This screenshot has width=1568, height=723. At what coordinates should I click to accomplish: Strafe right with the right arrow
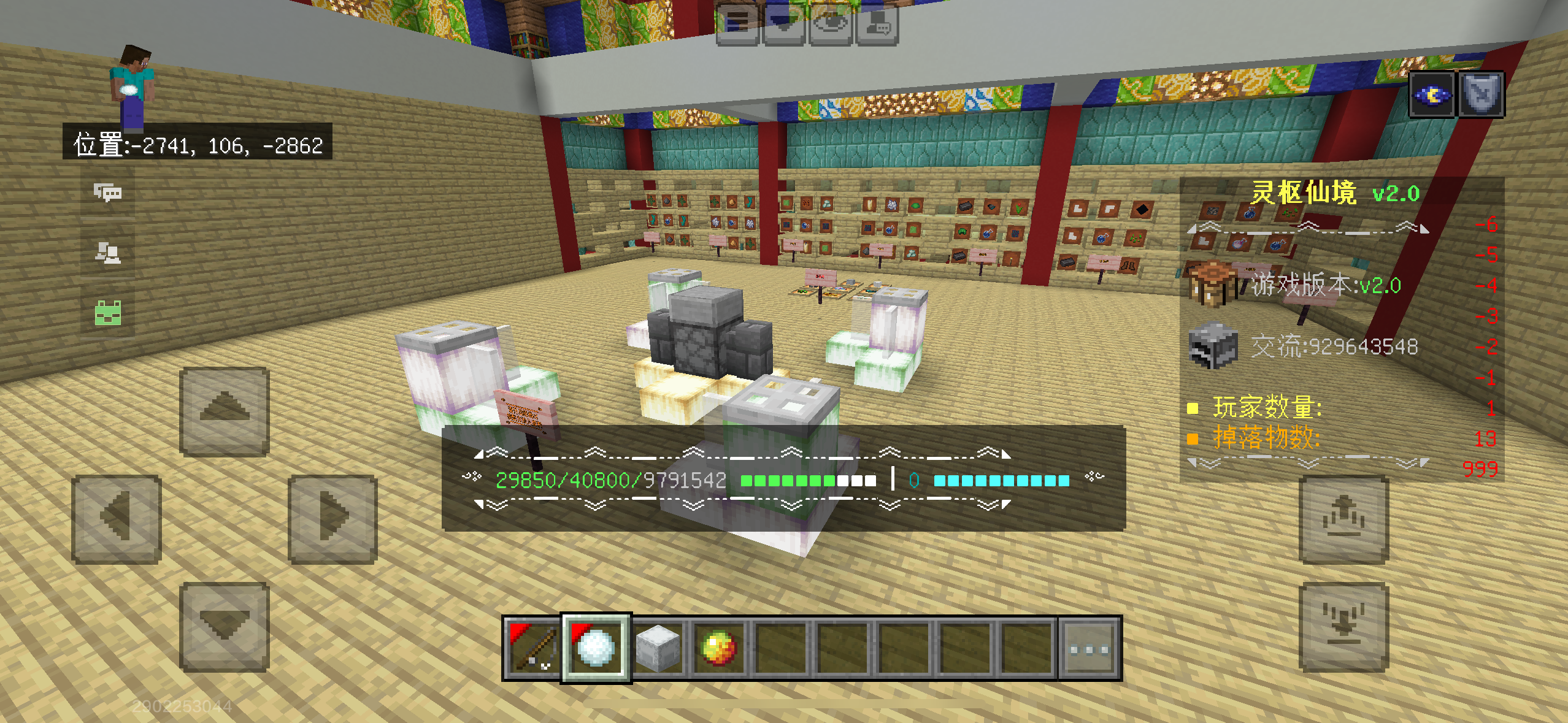(x=332, y=519)
